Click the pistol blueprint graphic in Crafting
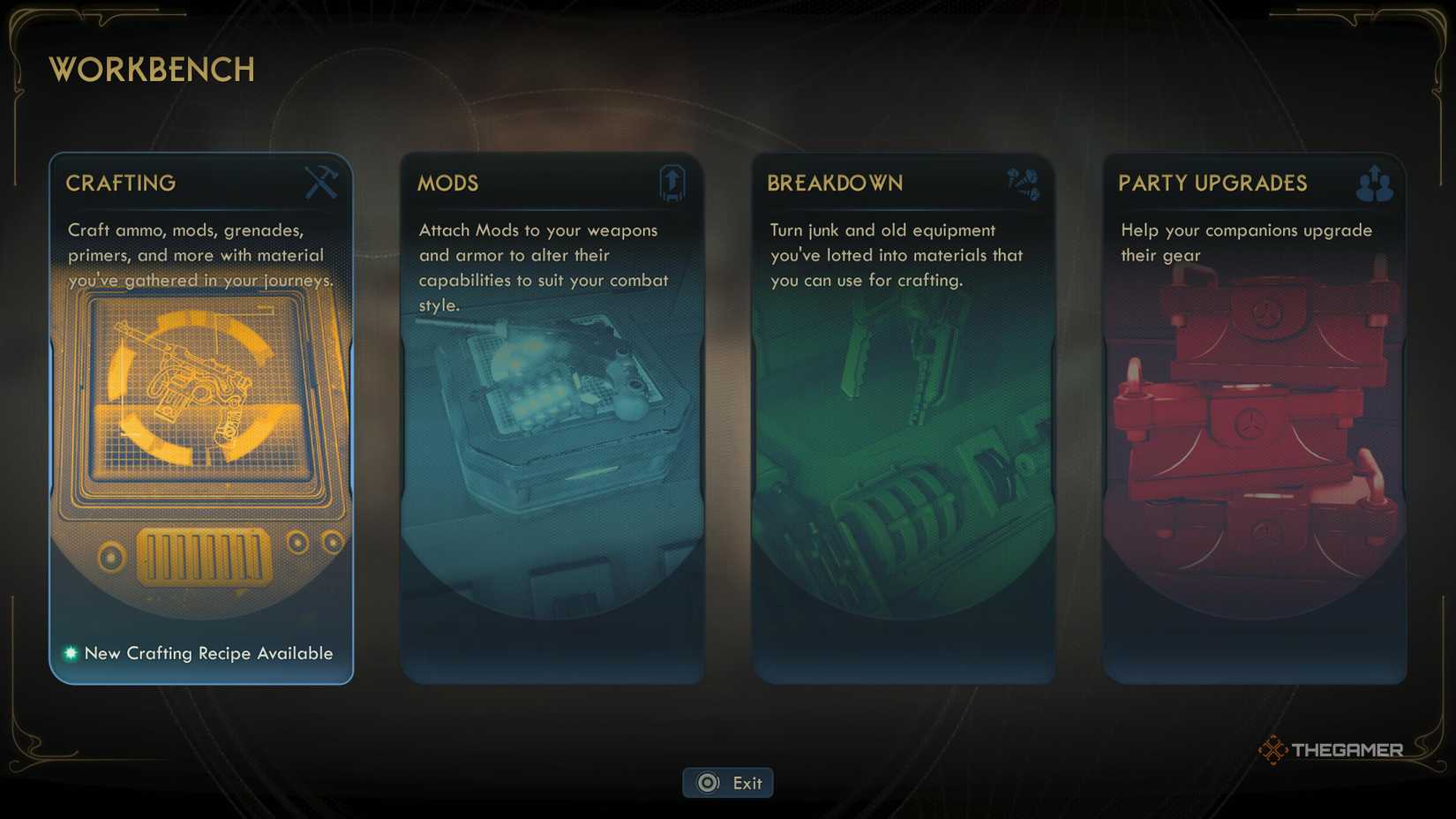 click(201, 388)
